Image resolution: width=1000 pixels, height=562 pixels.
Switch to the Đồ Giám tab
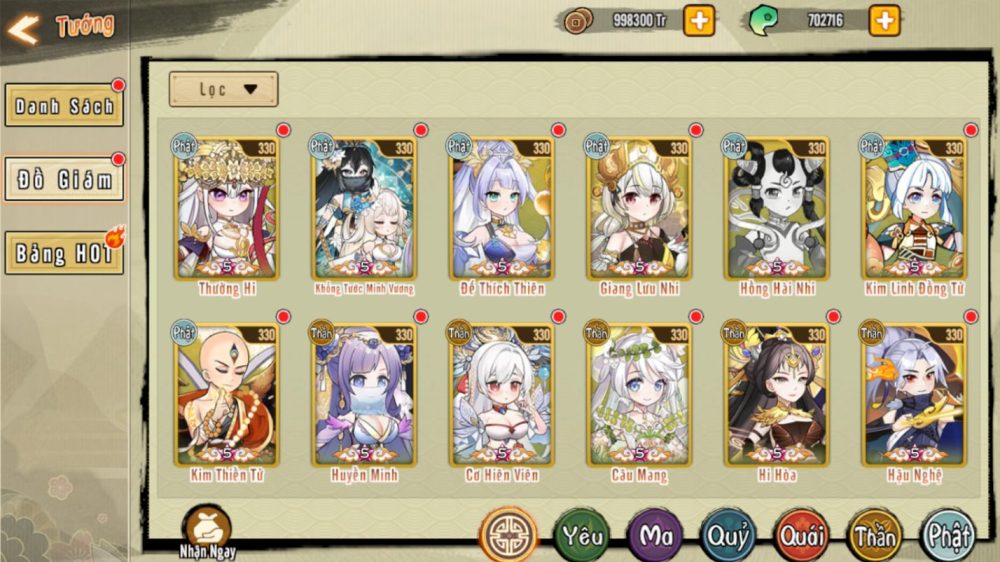(64, 180)
